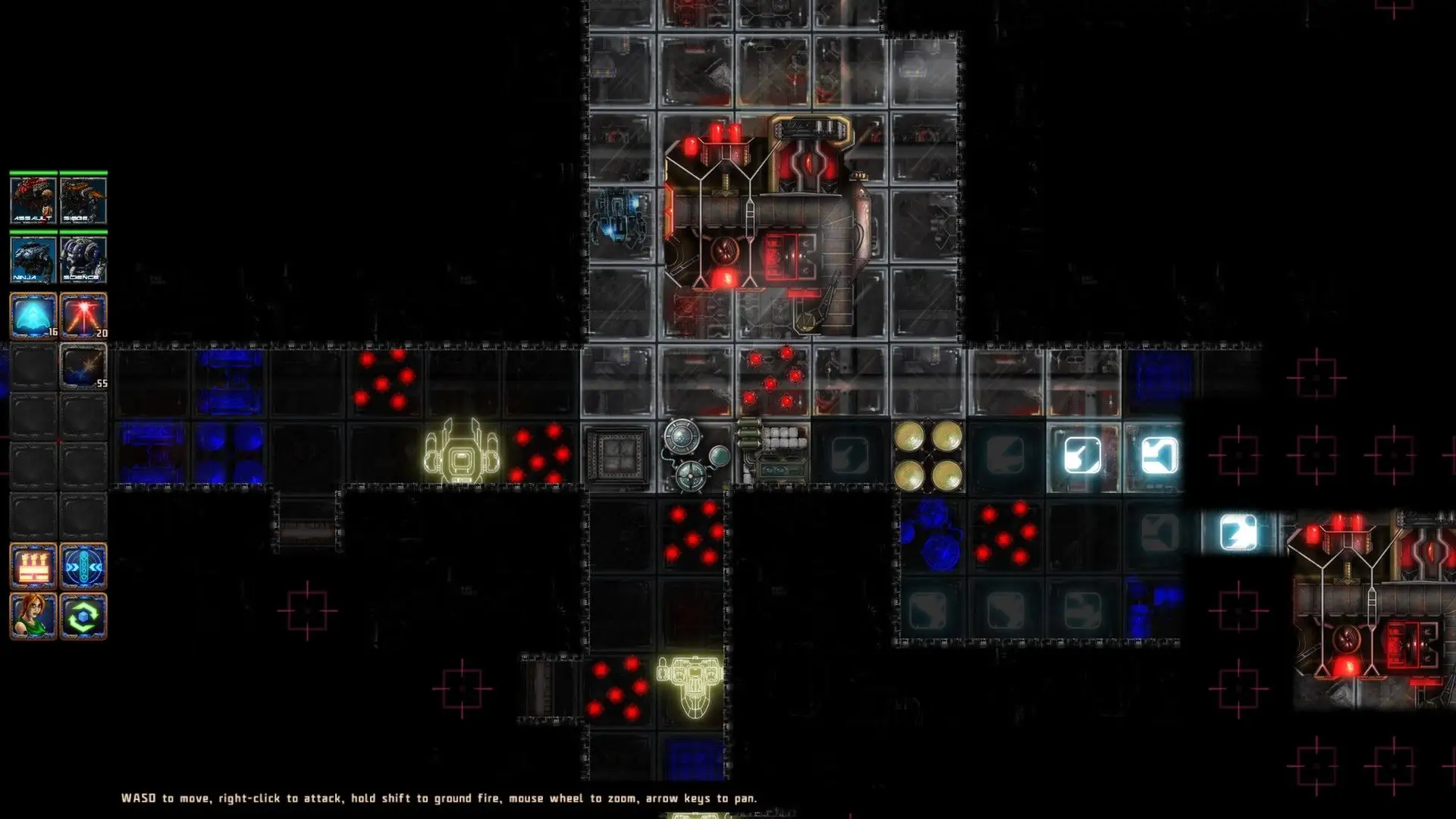Select the Assault exo portrait
Screen dimensions: 1456x819
click(33, 200)
